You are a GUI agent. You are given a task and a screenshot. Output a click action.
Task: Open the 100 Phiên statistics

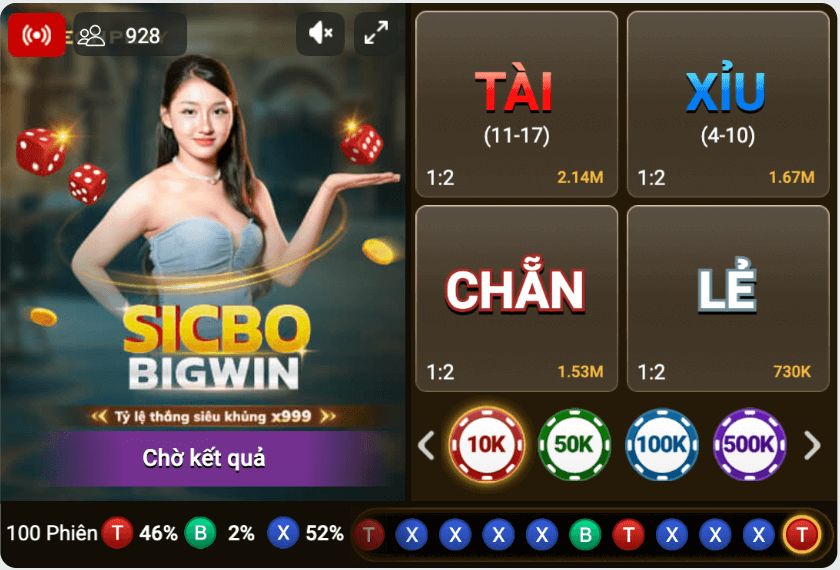pyautogui.click(x=51, y=533)
